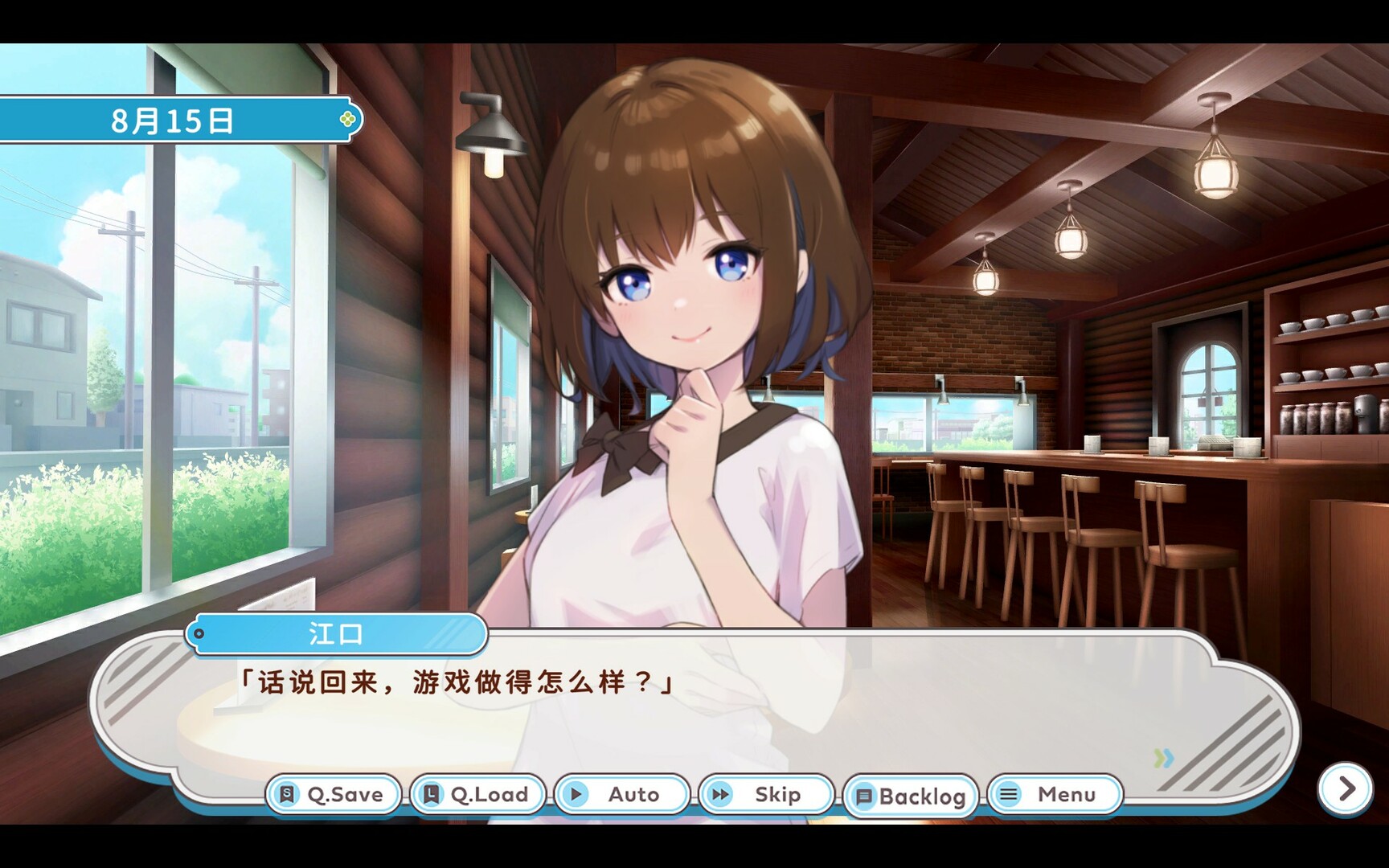Click the hamburger icon on Menu
The image size is (1389, 868).
[x=1008, y=794]
